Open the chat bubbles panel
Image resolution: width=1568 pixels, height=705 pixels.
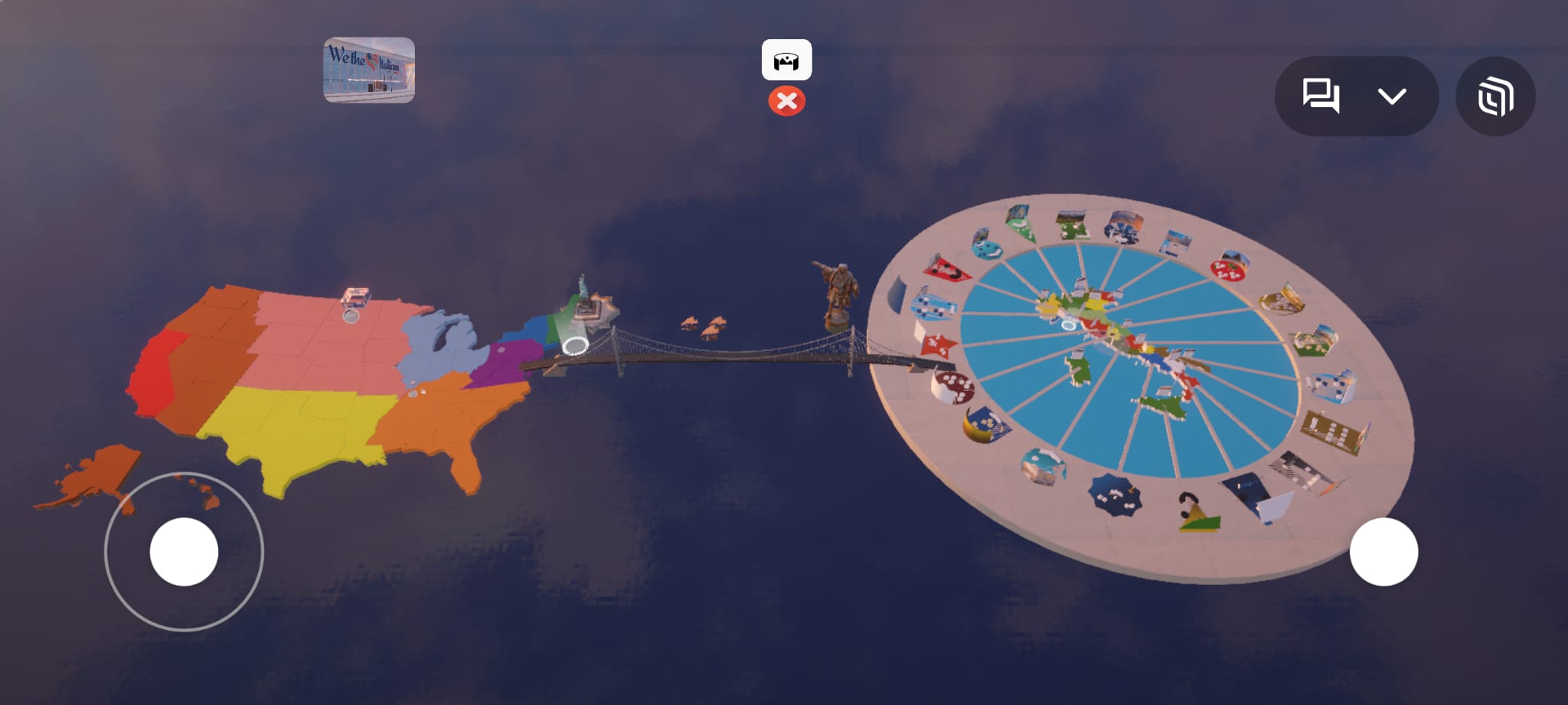click(x=1321, y=96)
